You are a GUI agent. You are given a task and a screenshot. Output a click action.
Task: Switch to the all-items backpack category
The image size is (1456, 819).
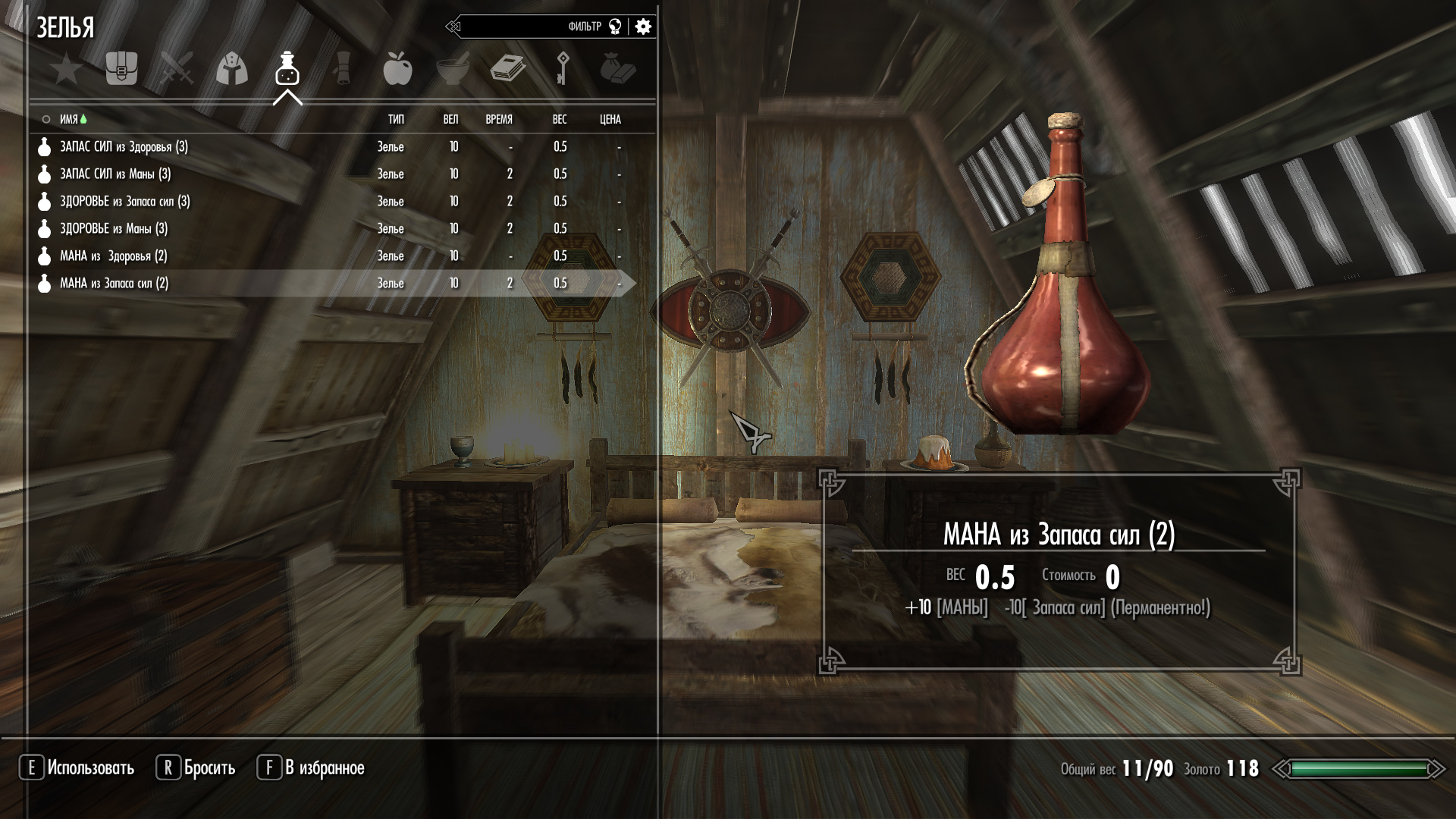[x=121, y=69]
